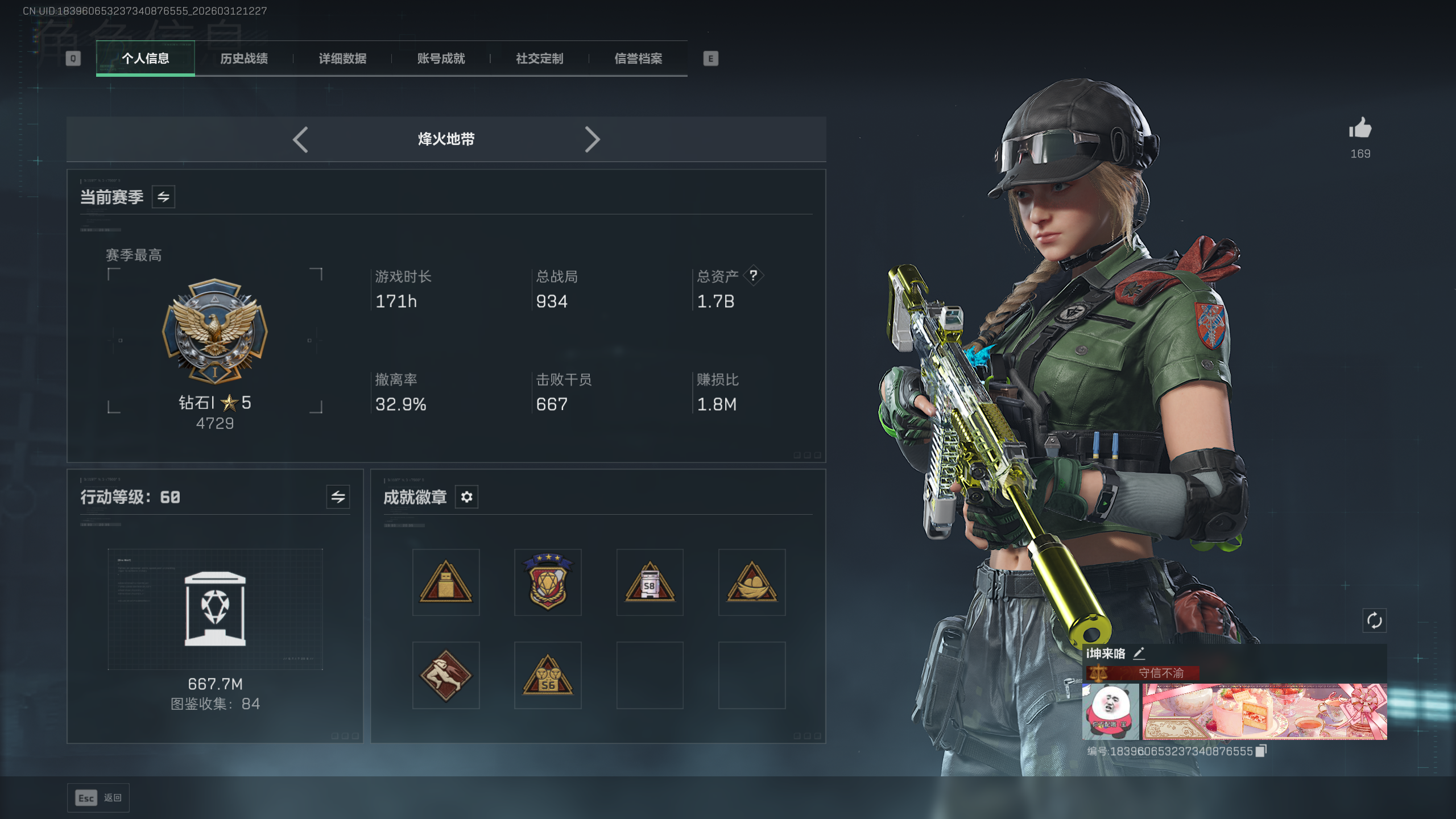Click the rotate character refresh icon

pyautogui.click(x=1374, y=621)
